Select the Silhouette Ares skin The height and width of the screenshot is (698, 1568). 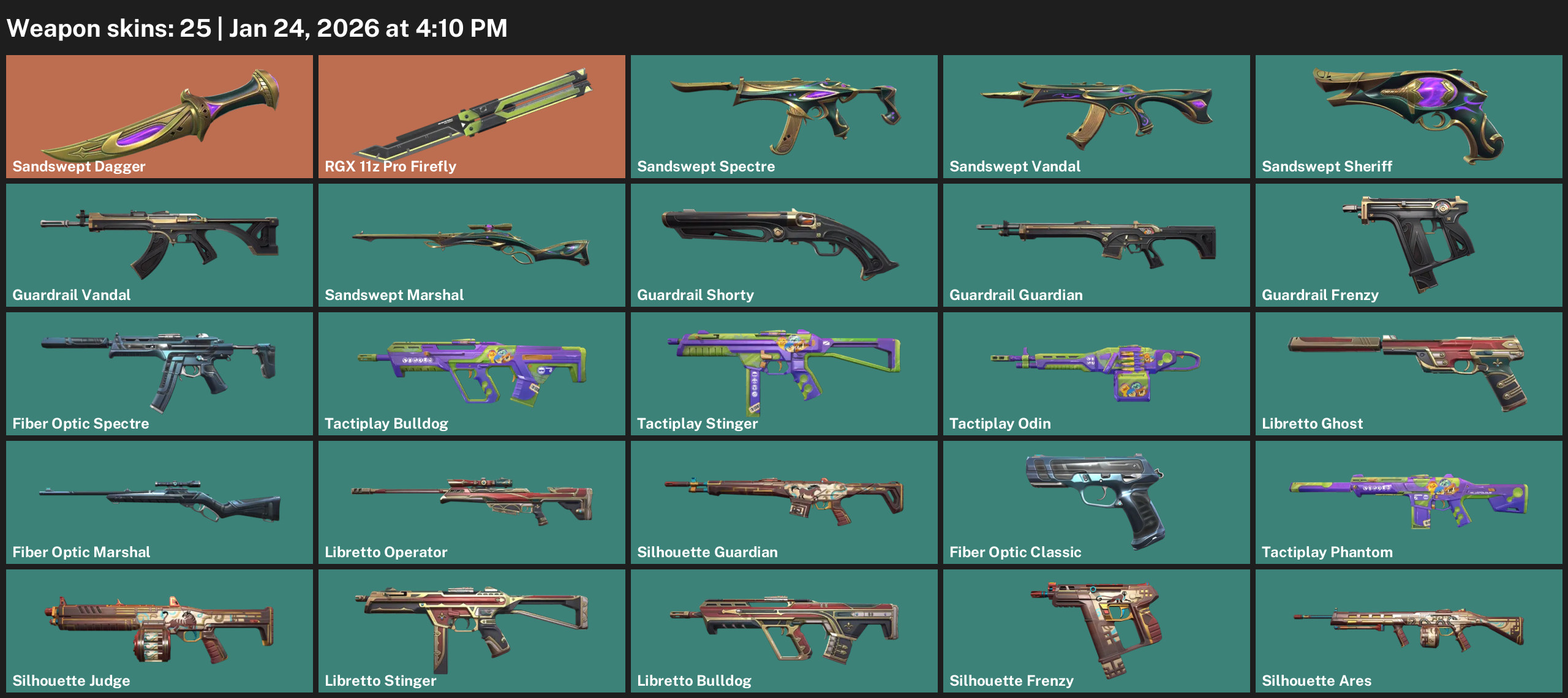(x=1409, y=631)
